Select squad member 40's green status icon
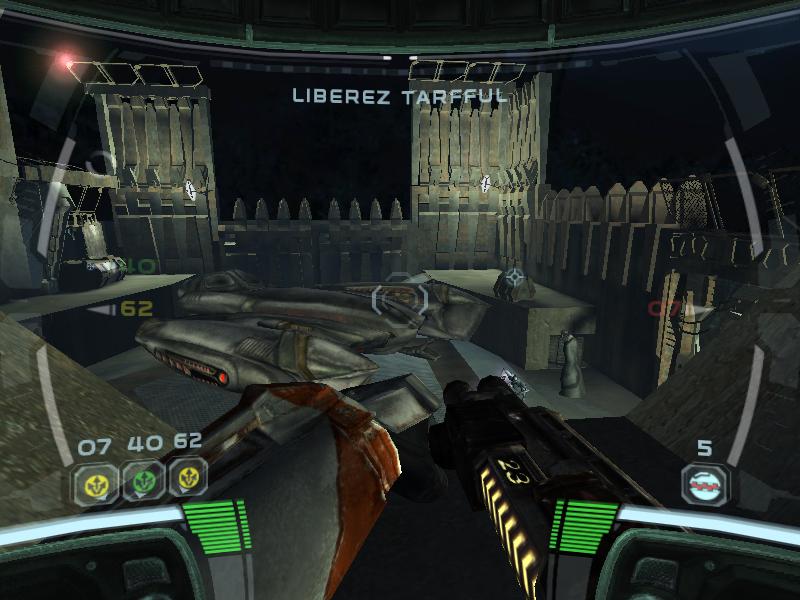The image size is (800, 600). click(141, 481)
